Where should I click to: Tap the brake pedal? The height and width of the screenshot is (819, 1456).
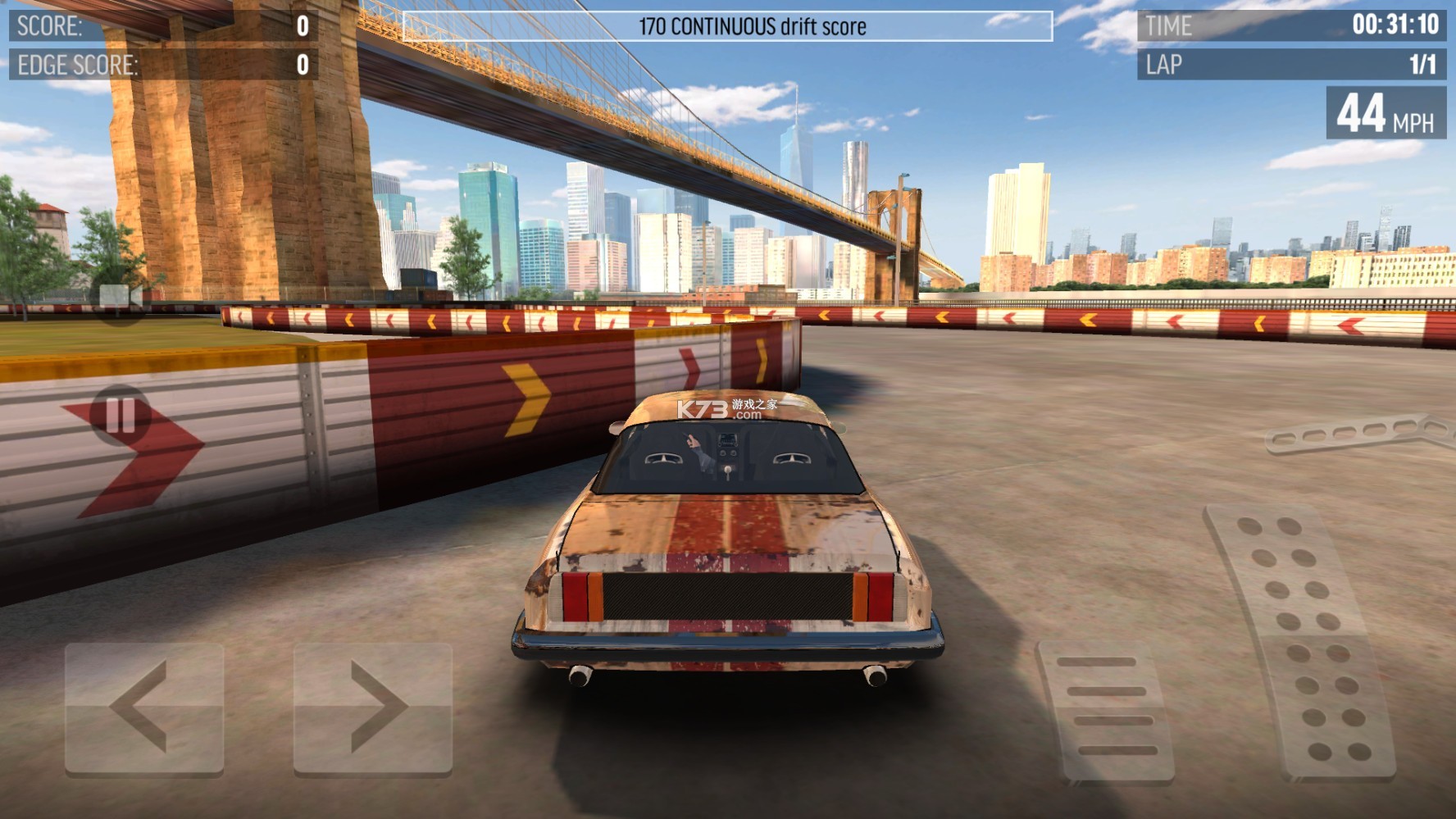pos(1107,709)
